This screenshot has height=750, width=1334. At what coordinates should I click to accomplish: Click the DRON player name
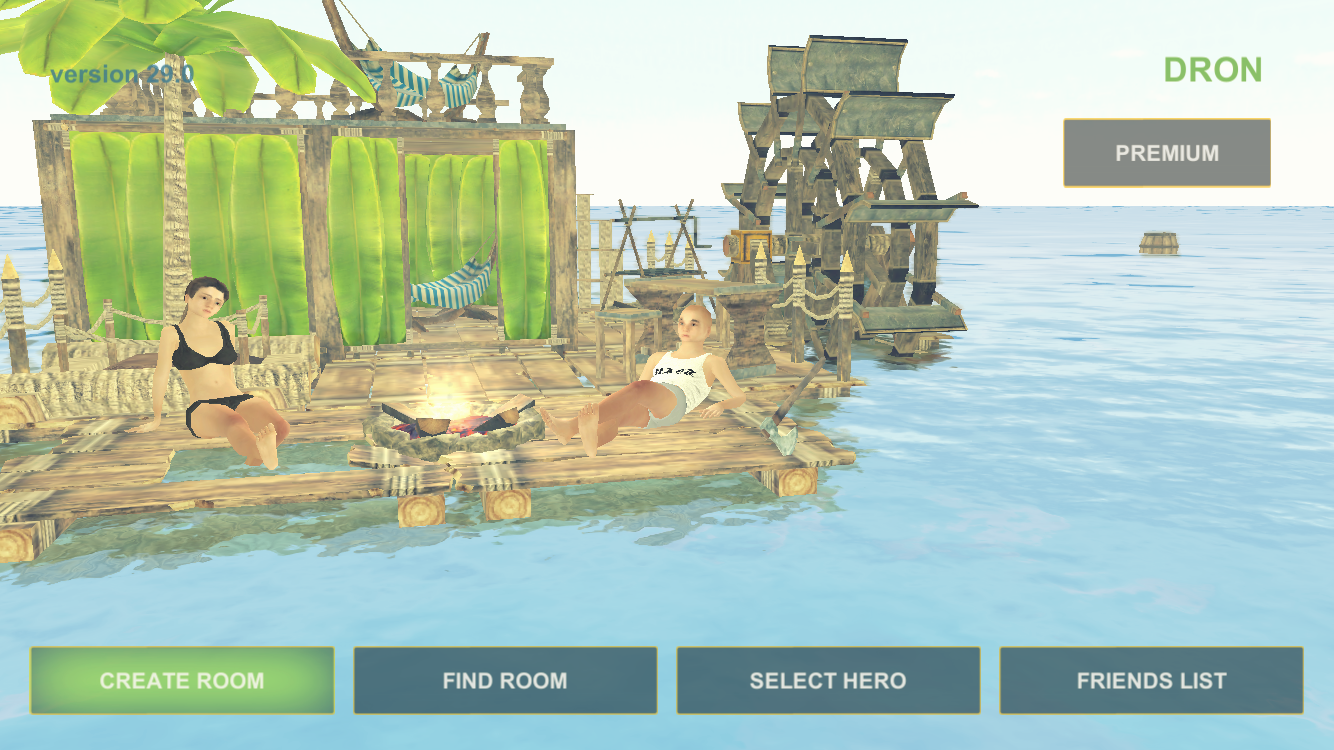[1212, 70]
